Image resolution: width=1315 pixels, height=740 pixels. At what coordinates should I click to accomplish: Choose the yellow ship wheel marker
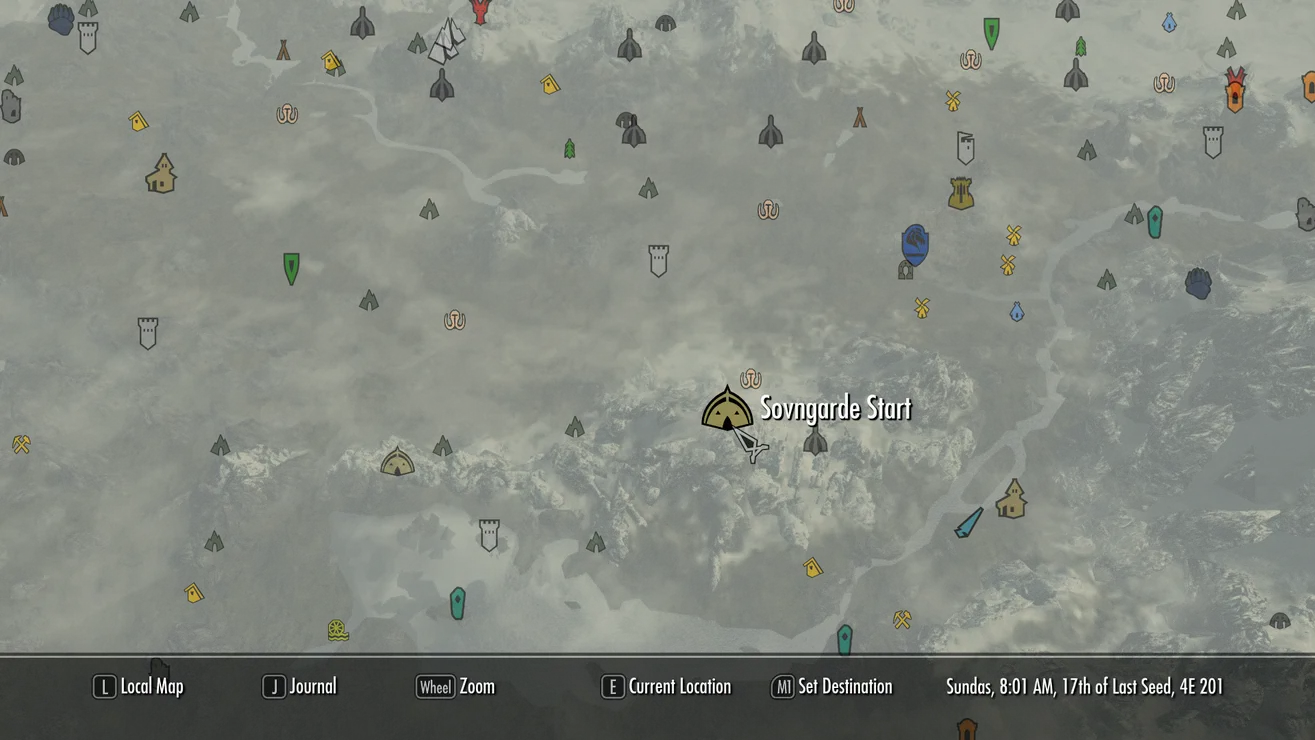coord(338,630)
